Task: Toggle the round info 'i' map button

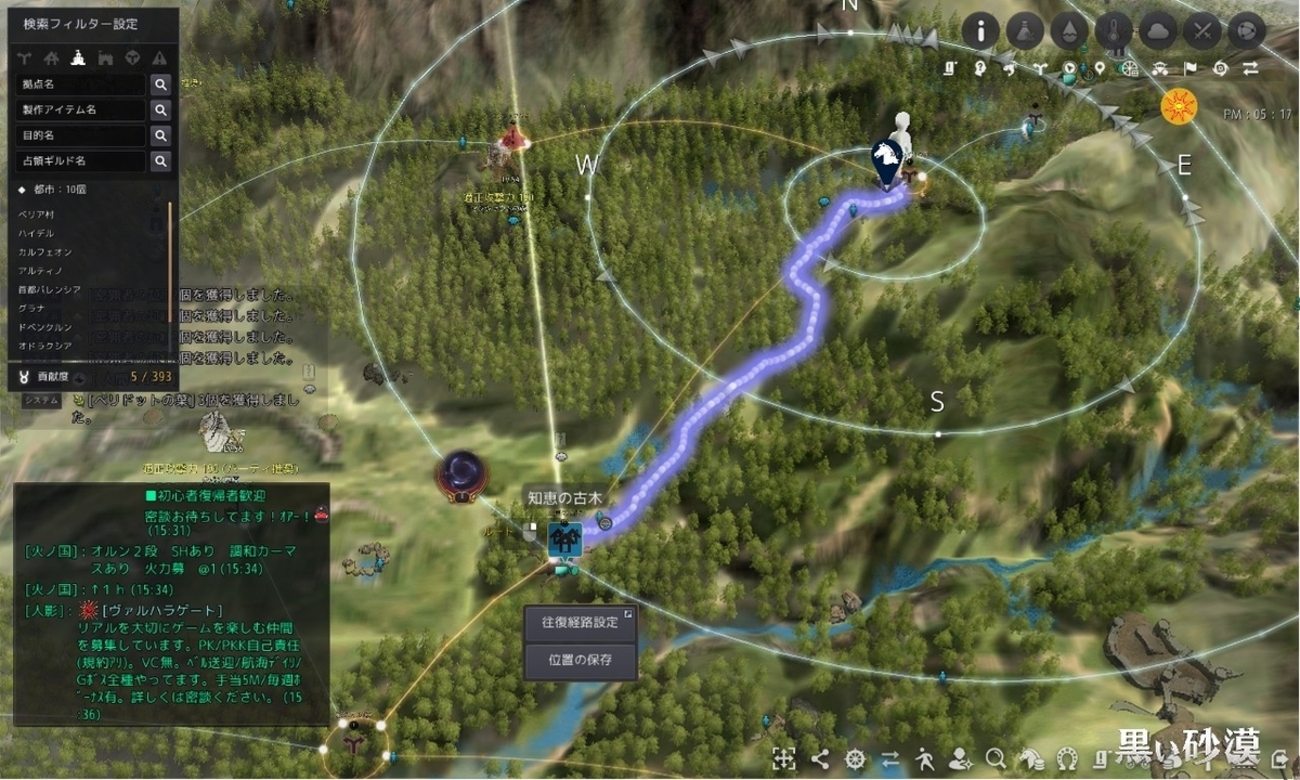Action: click(x=981, y=31)
